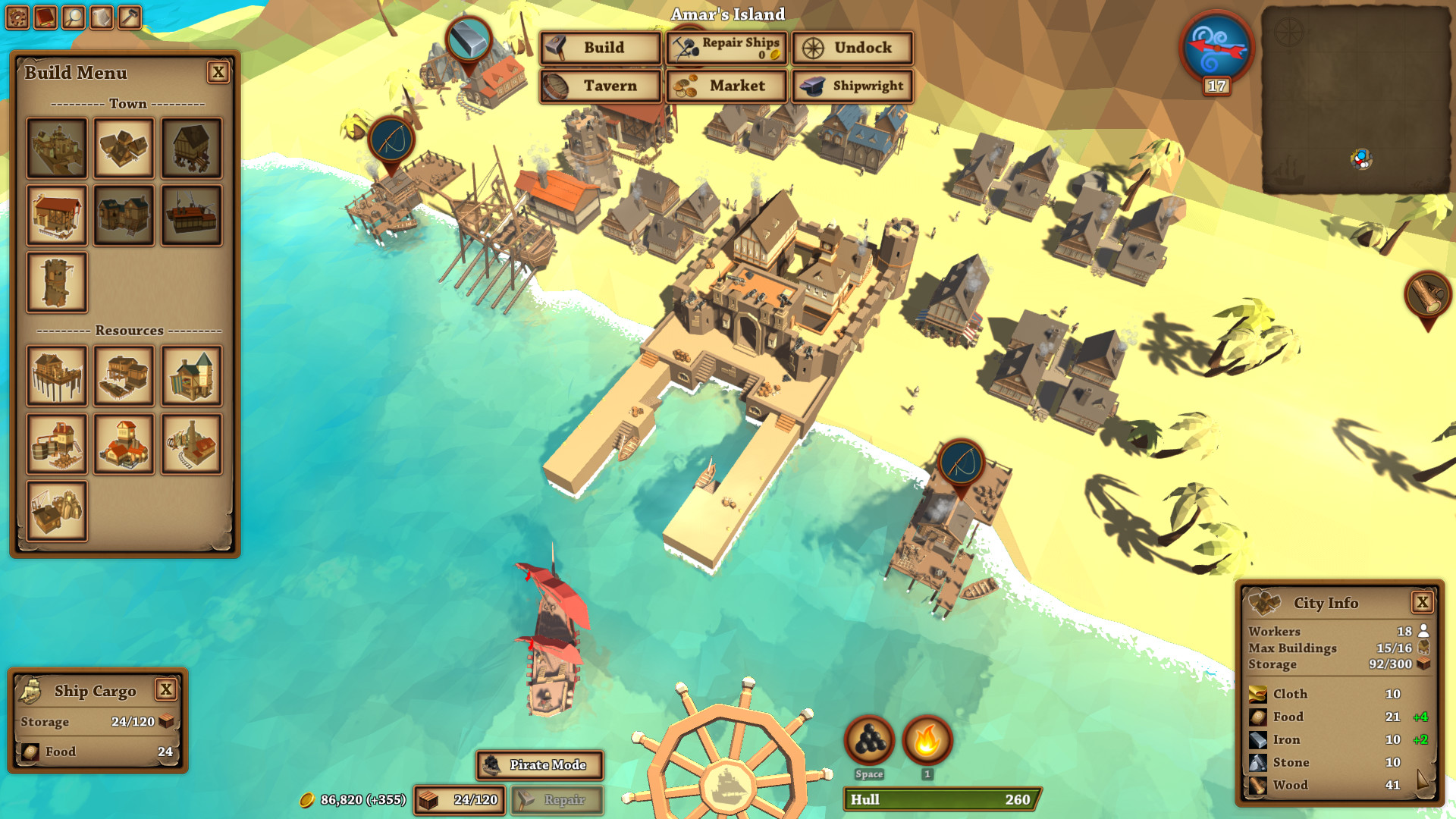Open the quest scroll icon
The width and height of the screenshot is (1456, 819).
point(102,17)
